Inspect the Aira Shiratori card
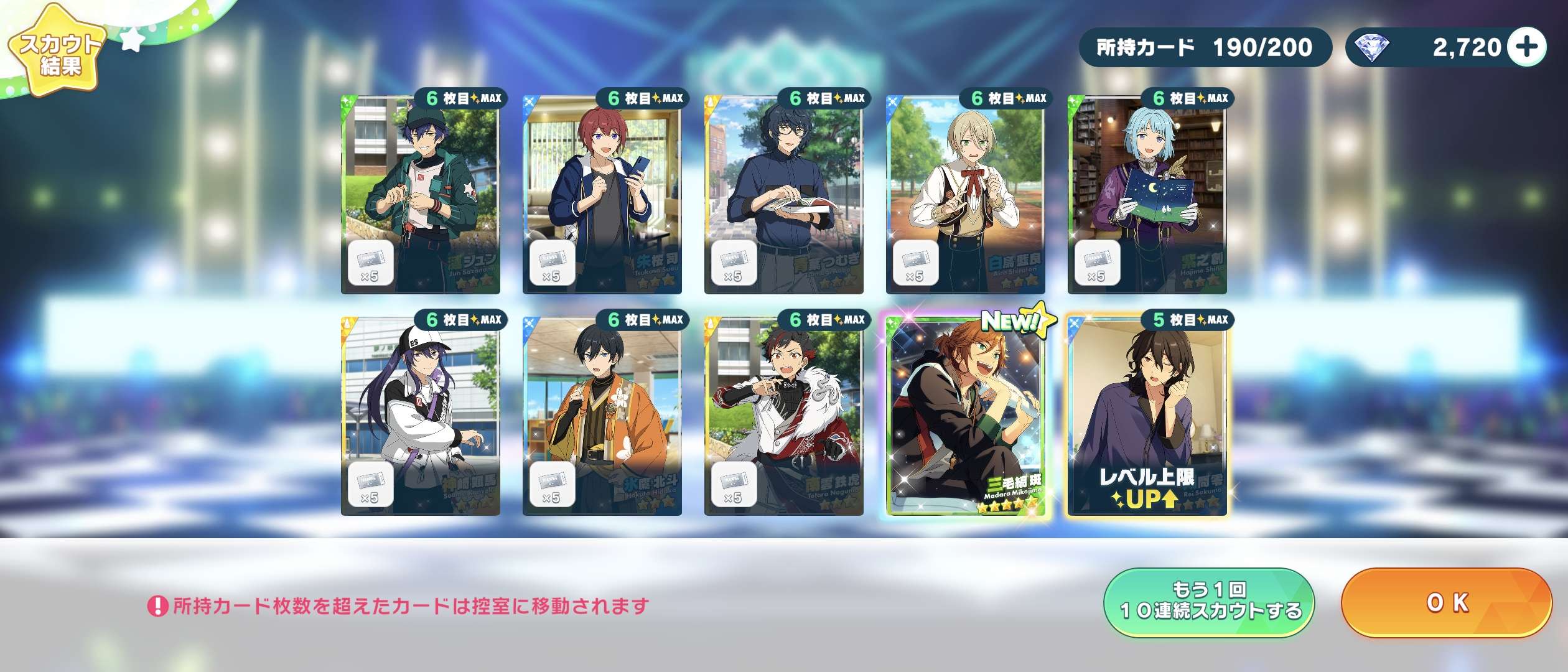This screenshot has width=1568, height=672. [966, 194]
